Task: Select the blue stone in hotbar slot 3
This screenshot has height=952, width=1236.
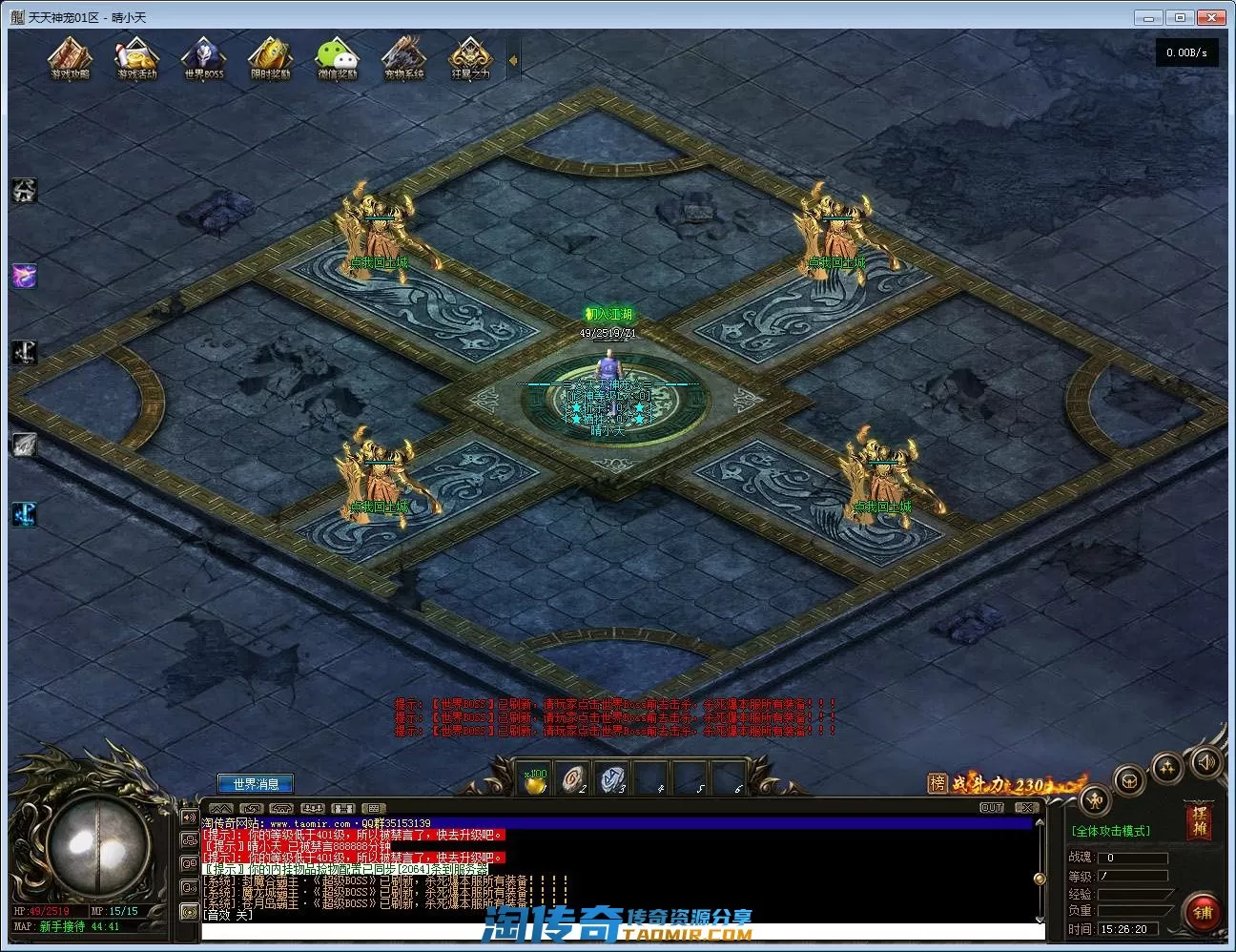Action: pos(612,779)
